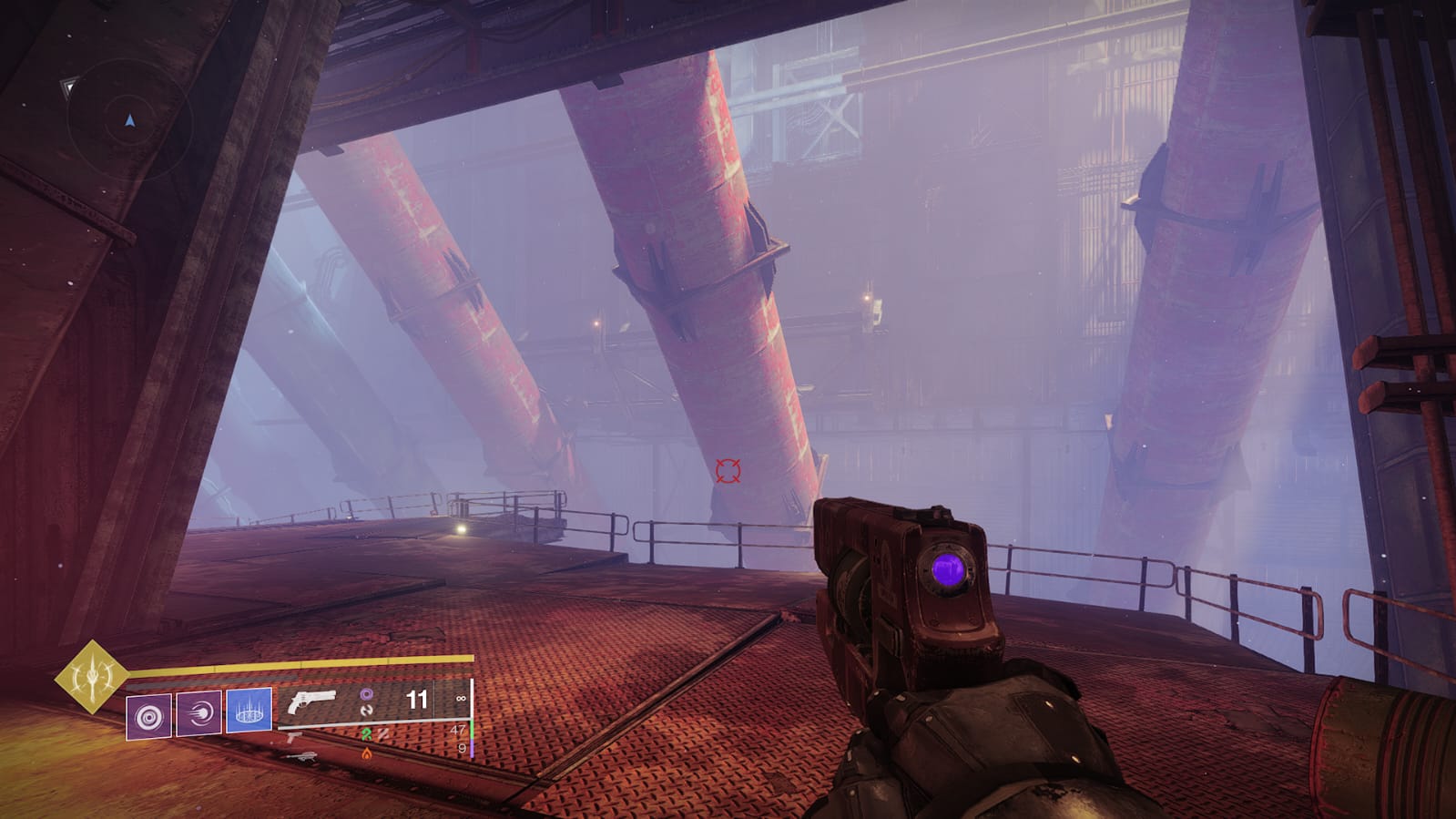
Task: Activate the golden diamond Super ability icon
Action: tap(92, 677)
